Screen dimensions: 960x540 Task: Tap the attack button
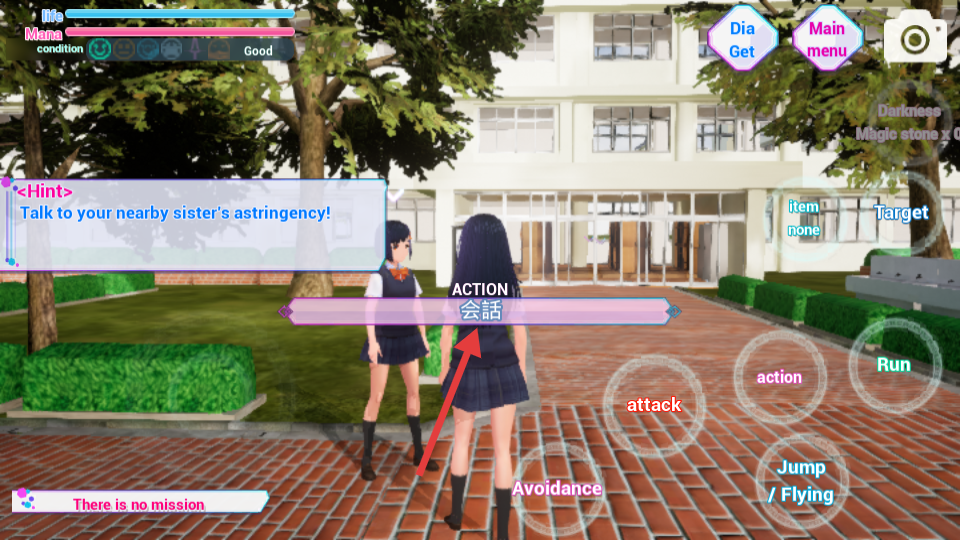pos(654,405)
